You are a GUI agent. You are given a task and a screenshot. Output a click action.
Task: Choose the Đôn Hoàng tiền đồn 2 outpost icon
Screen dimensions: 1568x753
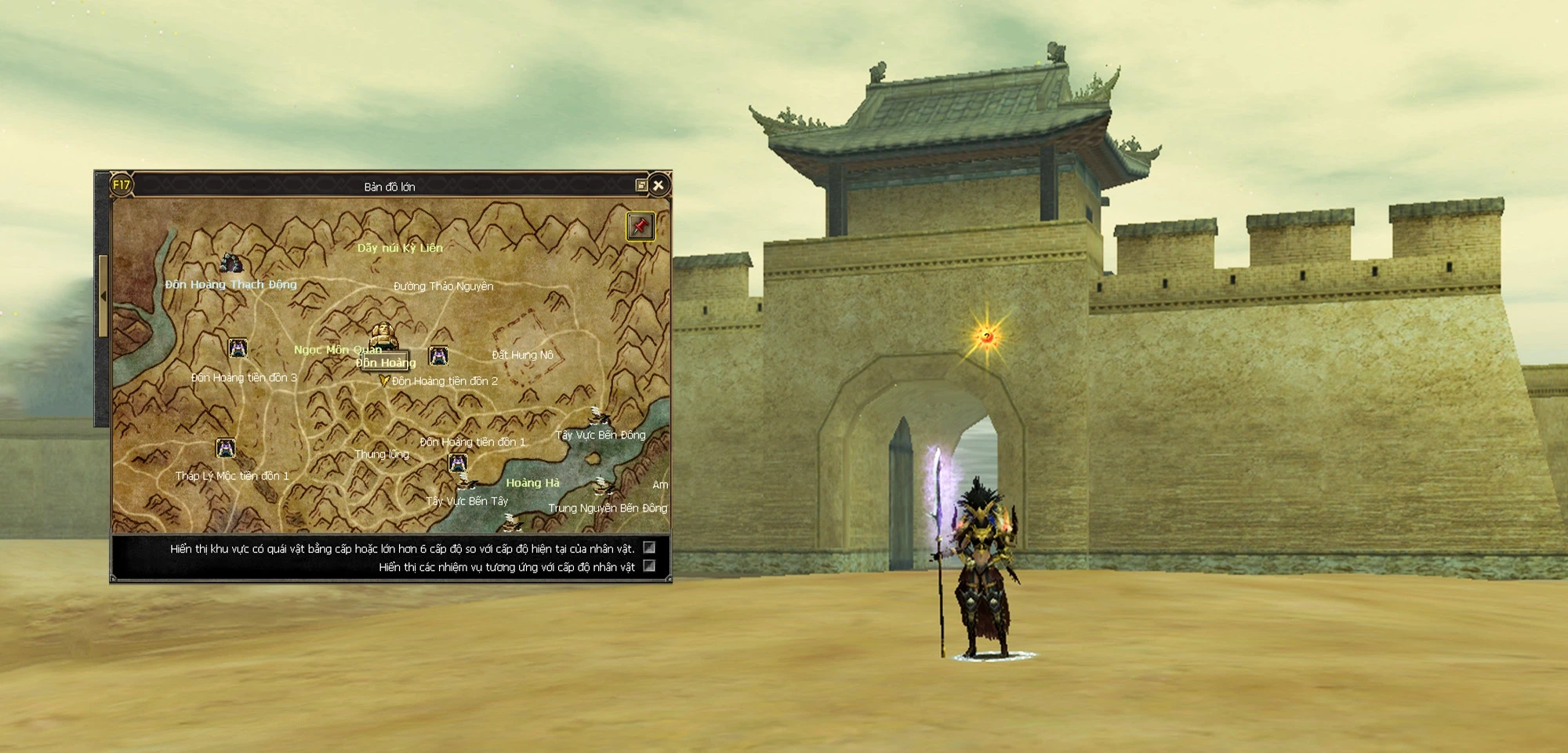438,356
